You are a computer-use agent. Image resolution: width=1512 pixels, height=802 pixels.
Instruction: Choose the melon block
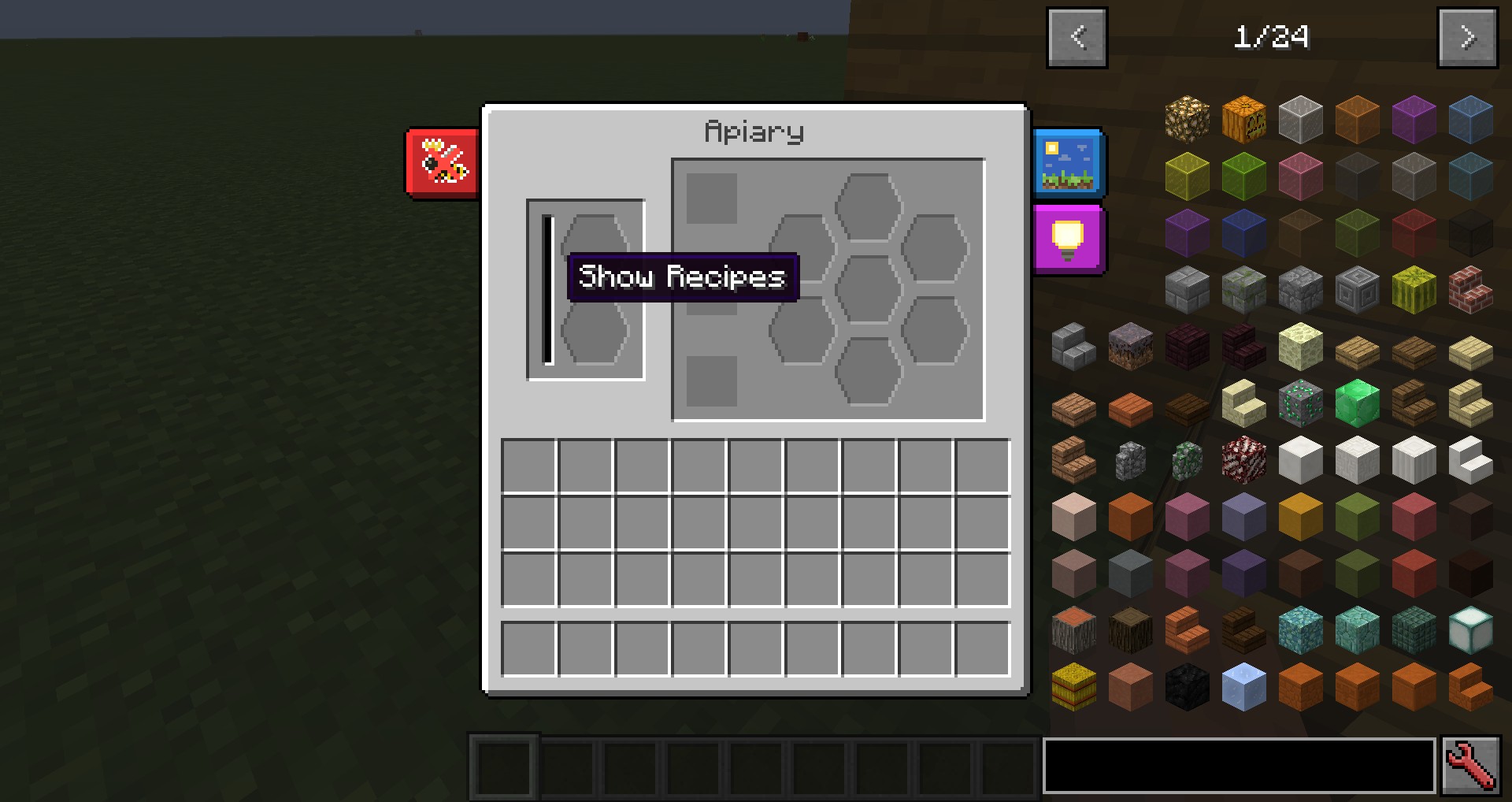point(1414,289)
